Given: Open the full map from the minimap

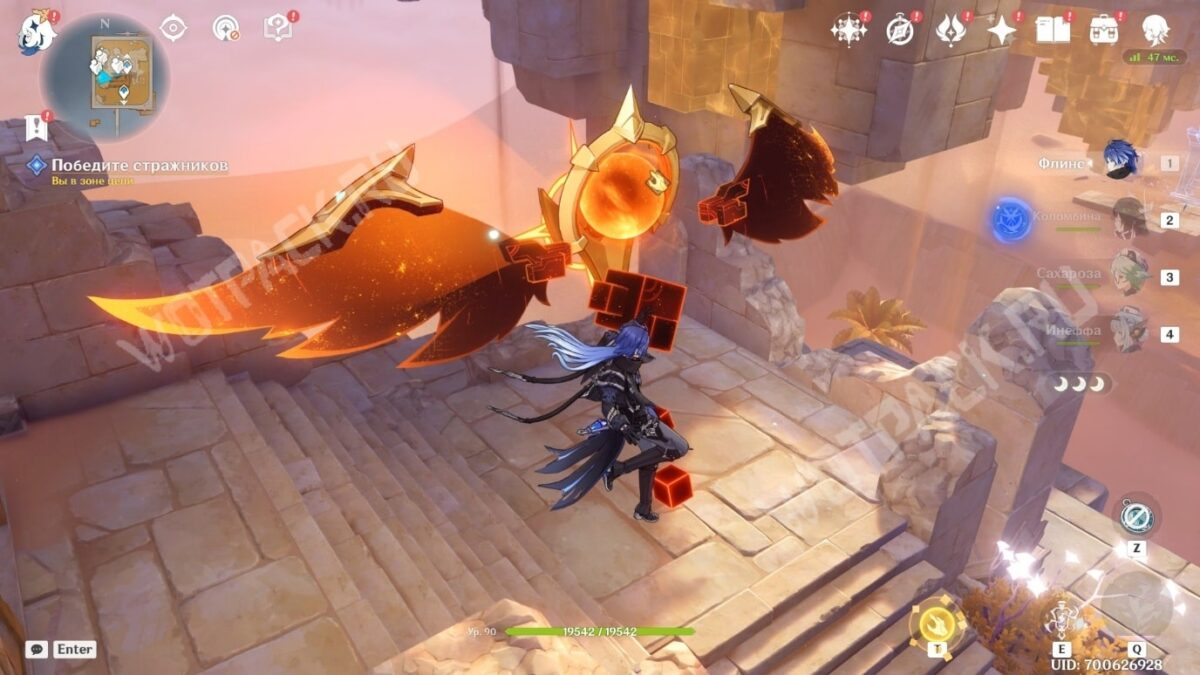Looking at the screenshot, I should point(105,76).
